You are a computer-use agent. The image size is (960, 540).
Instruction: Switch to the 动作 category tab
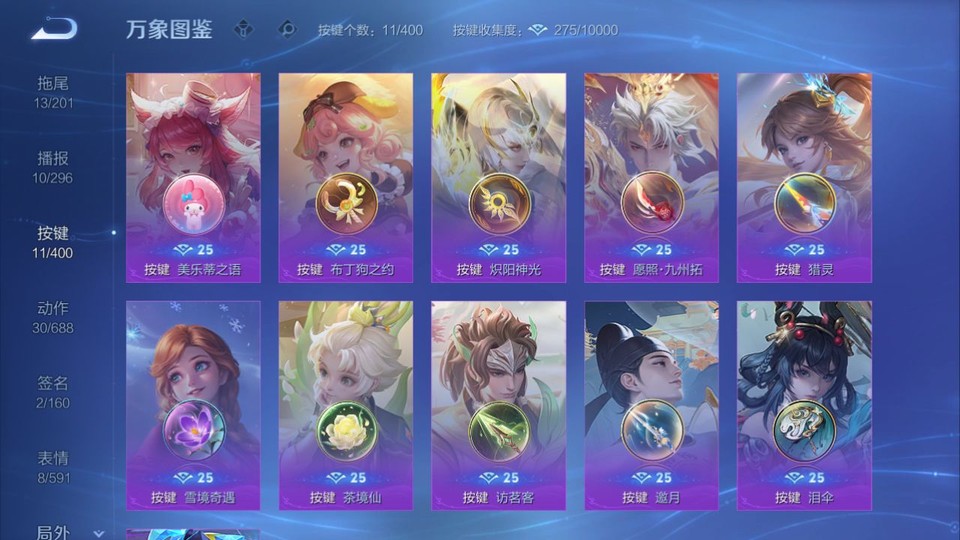click(x=53, y=317)
